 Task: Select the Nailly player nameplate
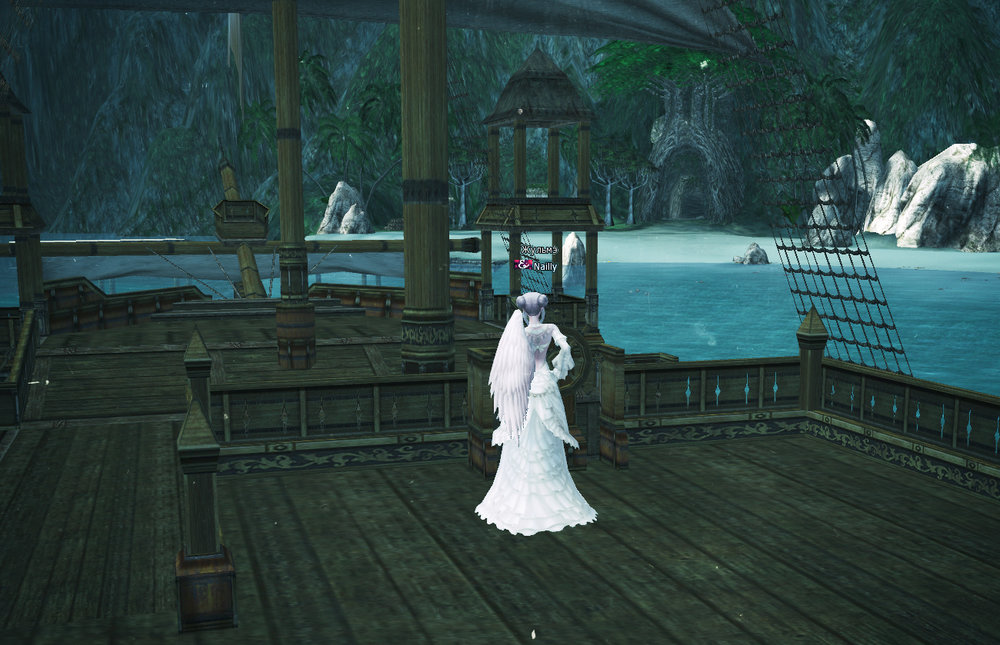click(545, 266)
